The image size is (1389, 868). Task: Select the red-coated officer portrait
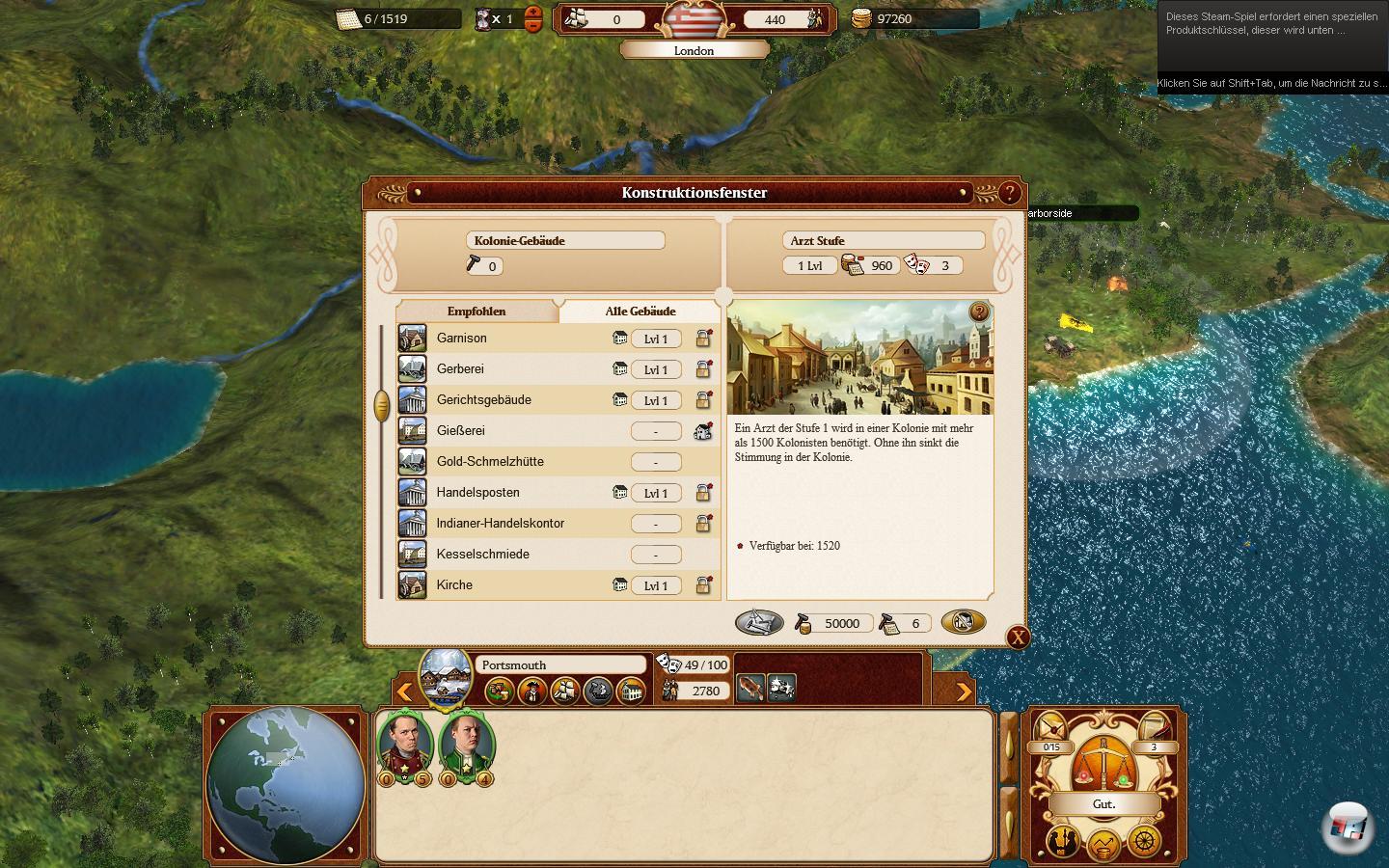click(x=406, y=745)
